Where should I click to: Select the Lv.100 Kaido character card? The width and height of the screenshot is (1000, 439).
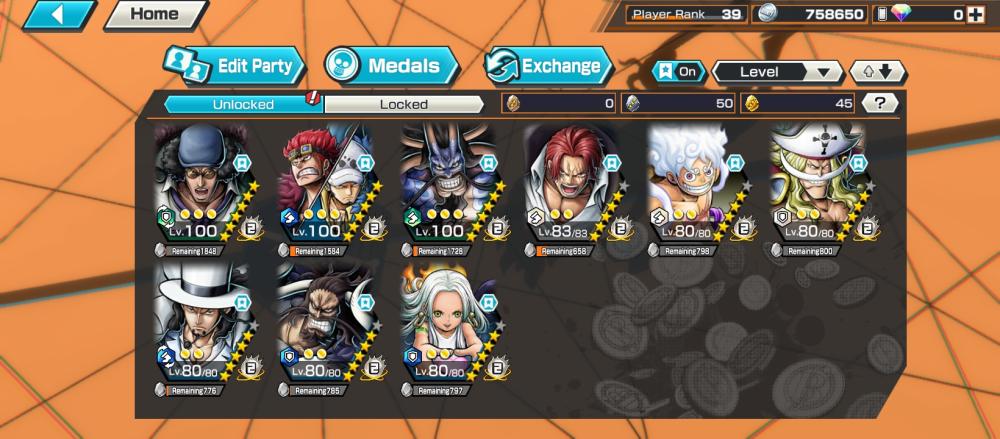click(x=447, y=187)
